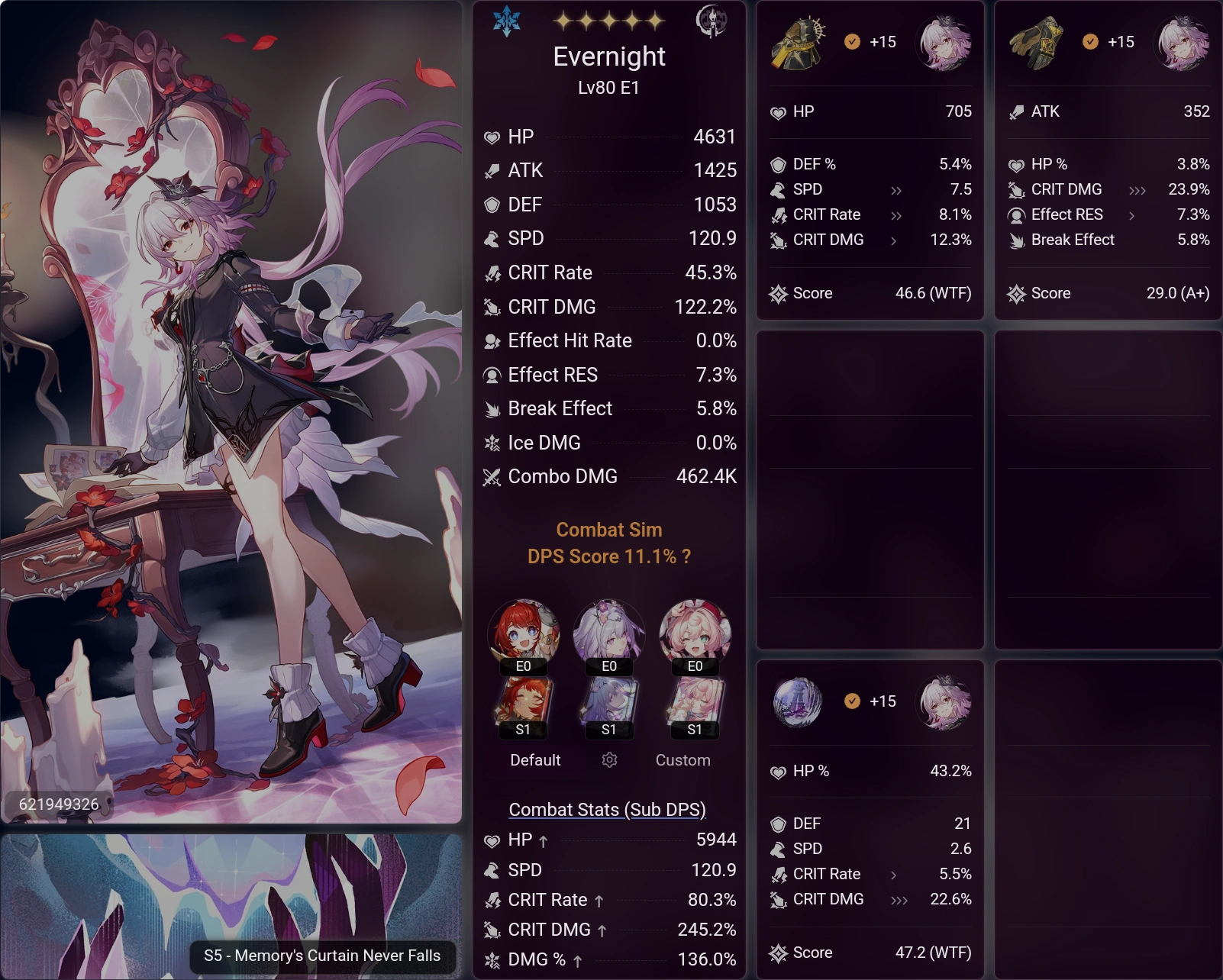Open the Combat Stats (Sub DPS) link

pos(608,809)
